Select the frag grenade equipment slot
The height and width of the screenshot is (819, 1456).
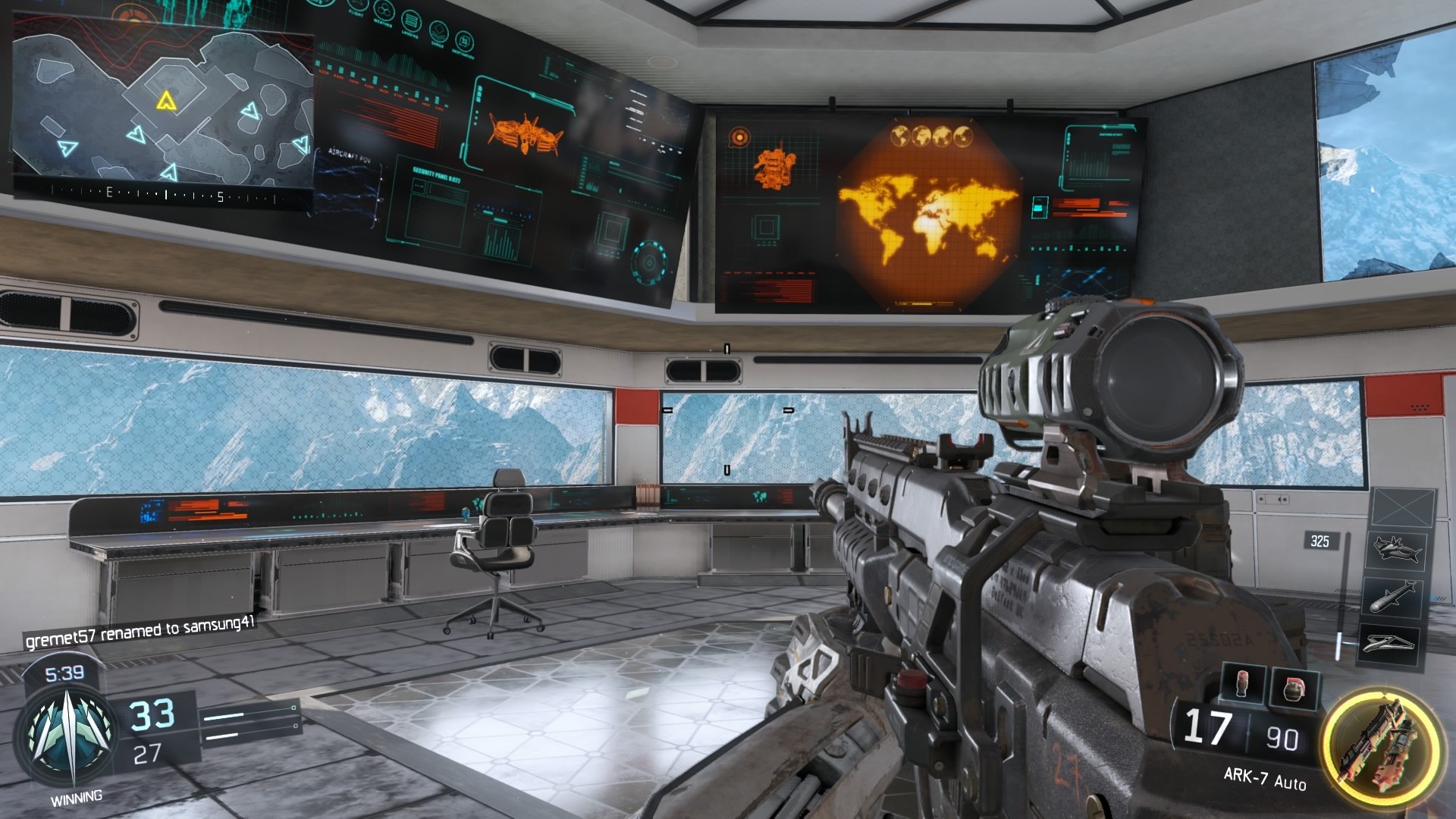pyautogui.click(x=1295, y=688)
